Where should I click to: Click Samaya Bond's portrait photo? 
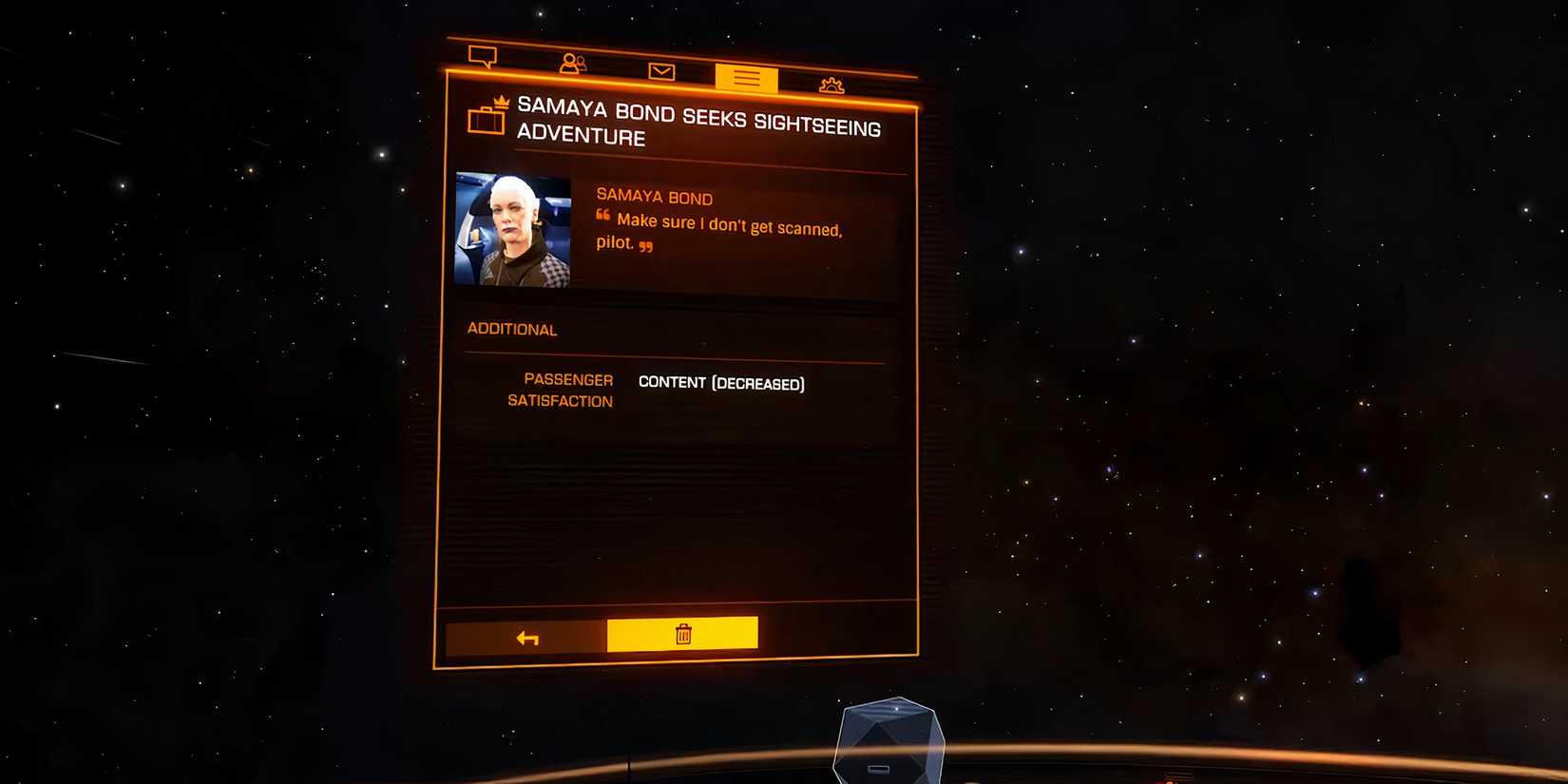pyautogui.click(x=511, y=228)
